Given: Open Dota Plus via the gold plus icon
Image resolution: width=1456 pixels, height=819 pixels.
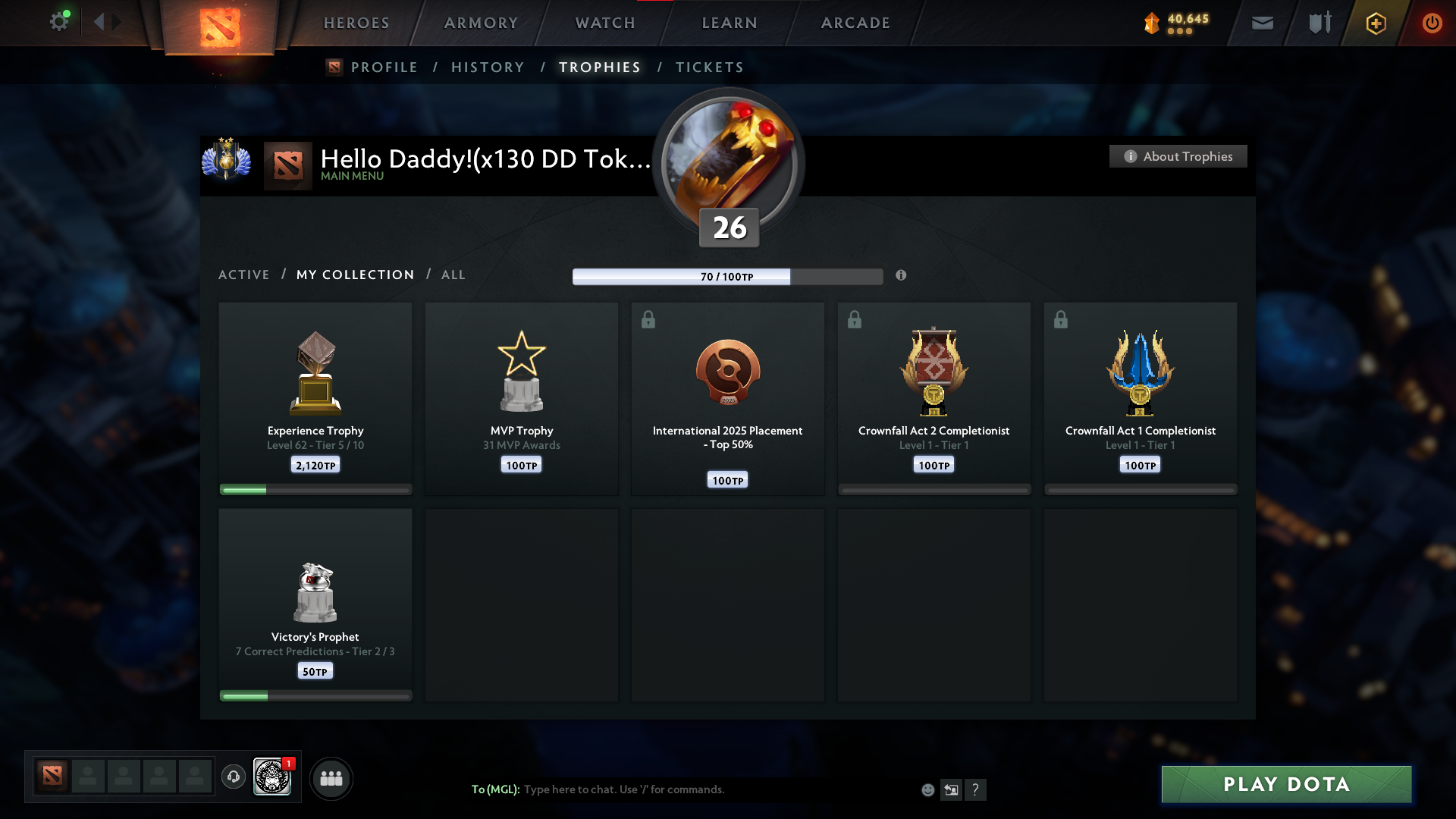Looking at the screenshot, I should pyautogui.click(x=1375, y=23).
